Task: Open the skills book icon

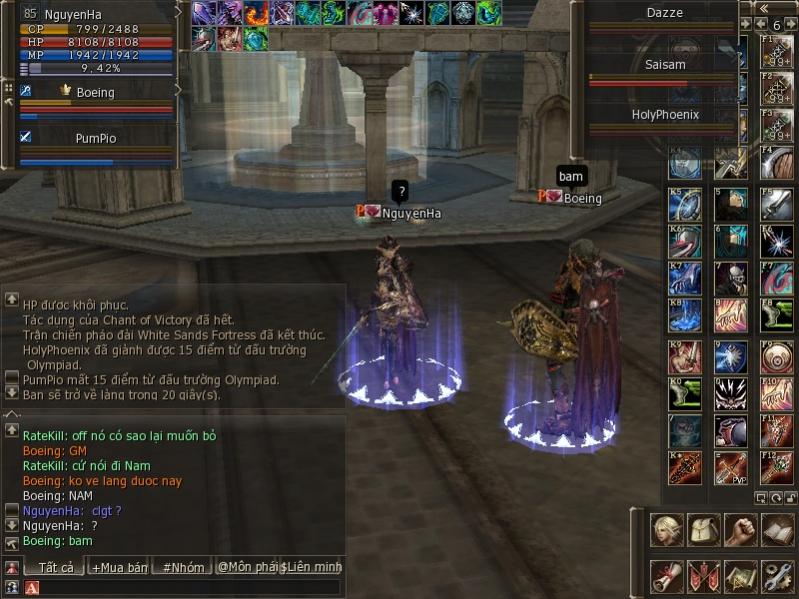Action: tap(777, 530)
